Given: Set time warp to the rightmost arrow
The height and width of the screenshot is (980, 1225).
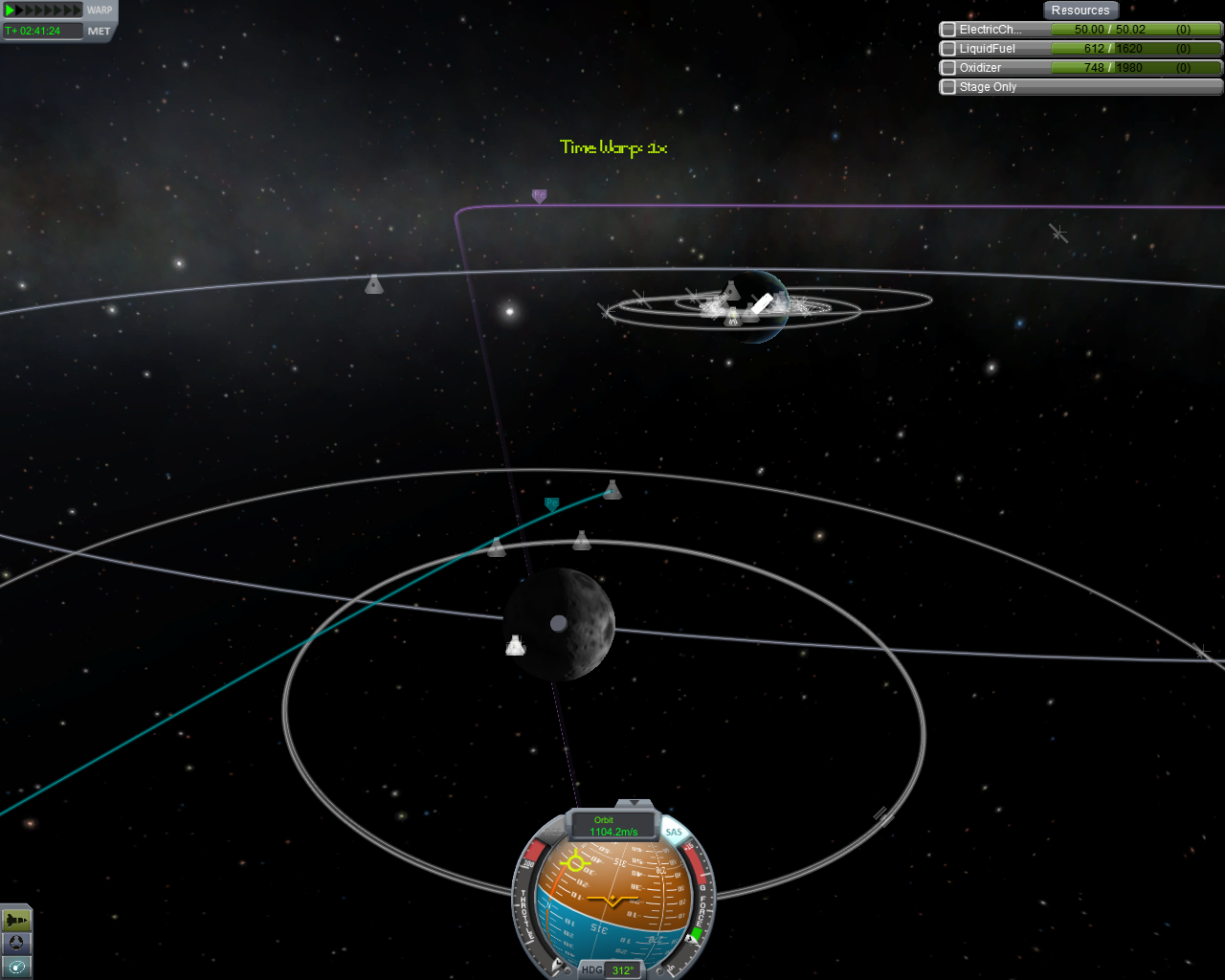Looking at the screenshot, I should [78, 11].
